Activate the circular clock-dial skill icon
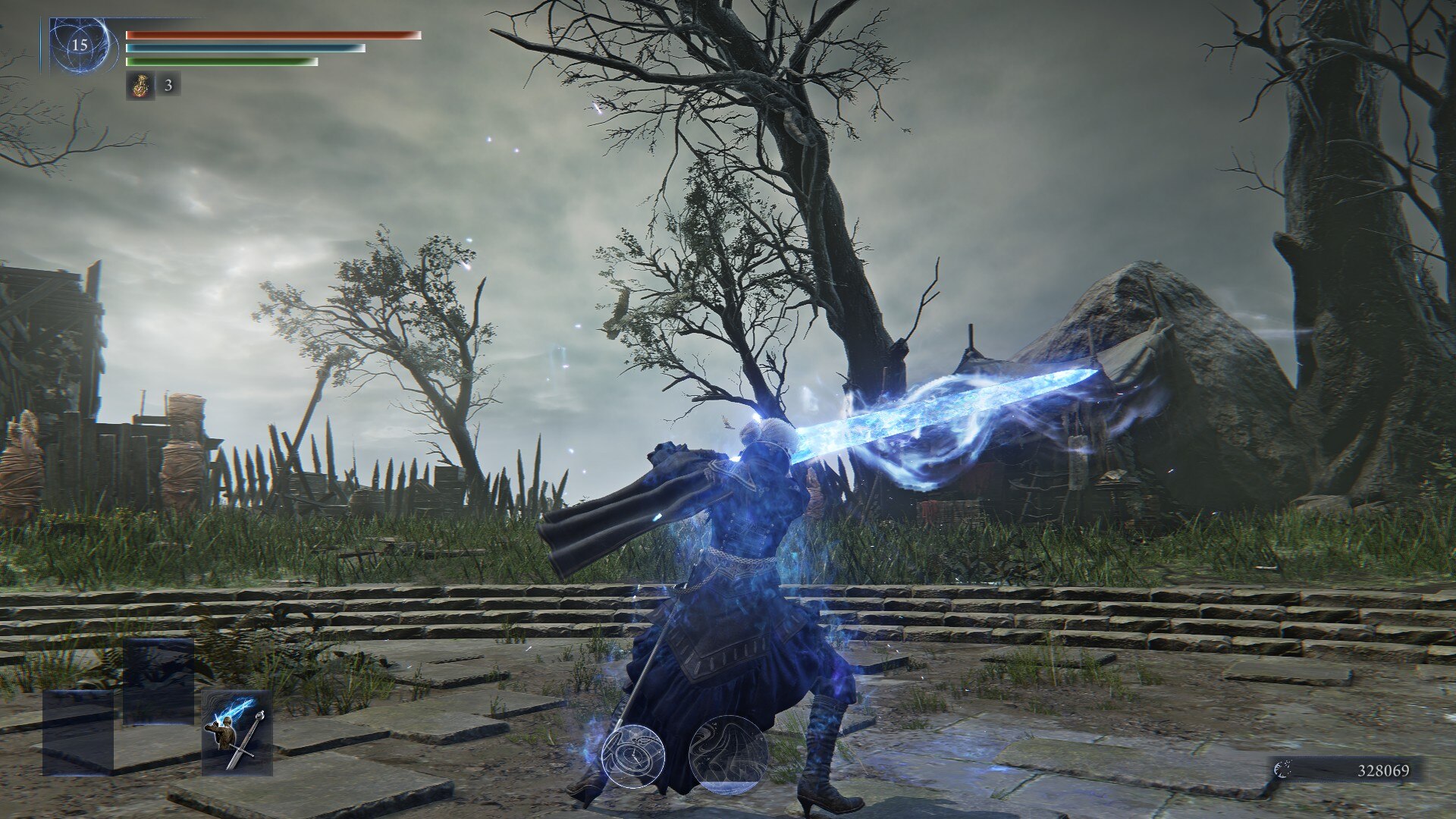 (633, 755)
